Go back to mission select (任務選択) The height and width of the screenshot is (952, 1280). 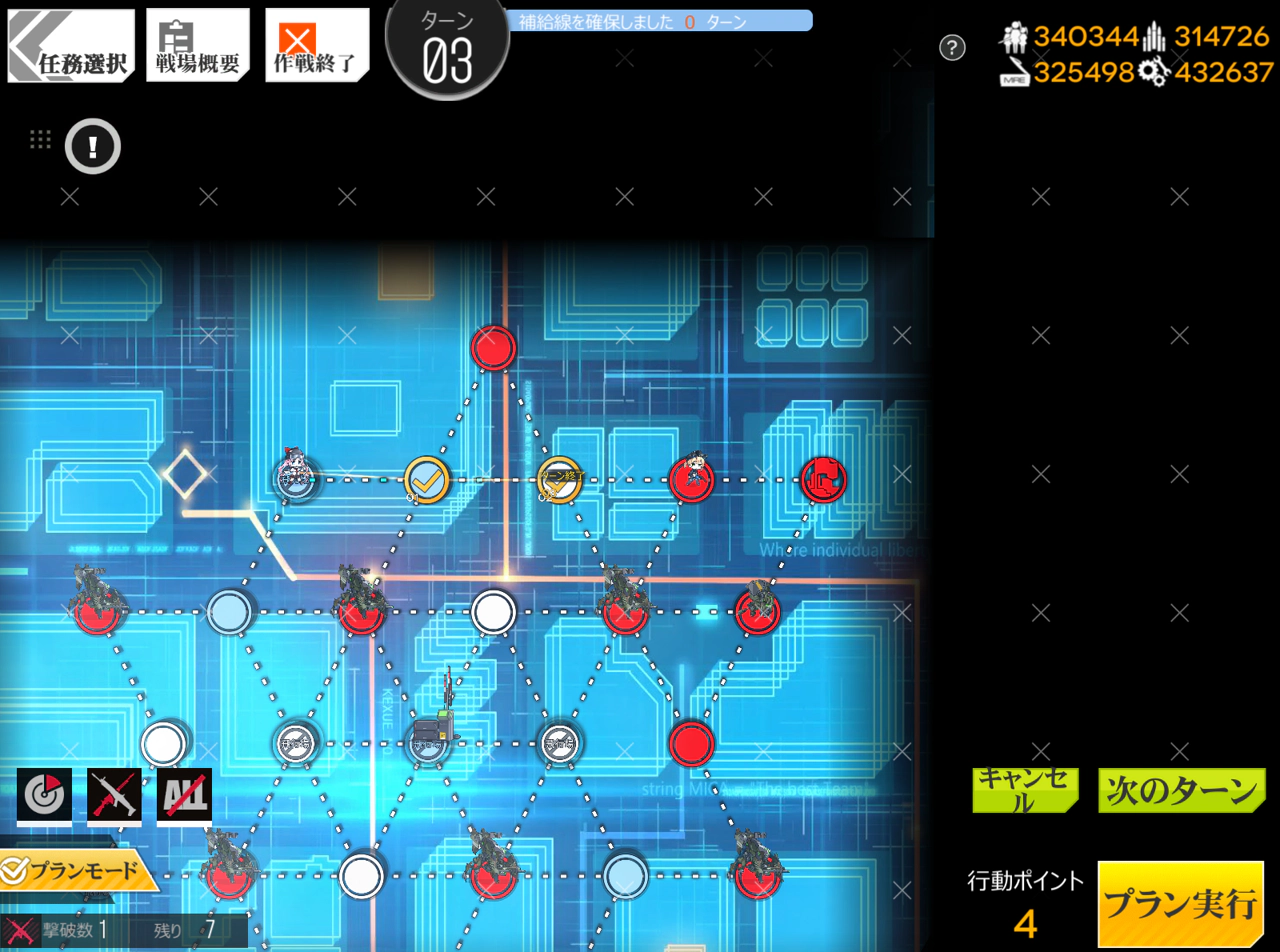(71, 46)
